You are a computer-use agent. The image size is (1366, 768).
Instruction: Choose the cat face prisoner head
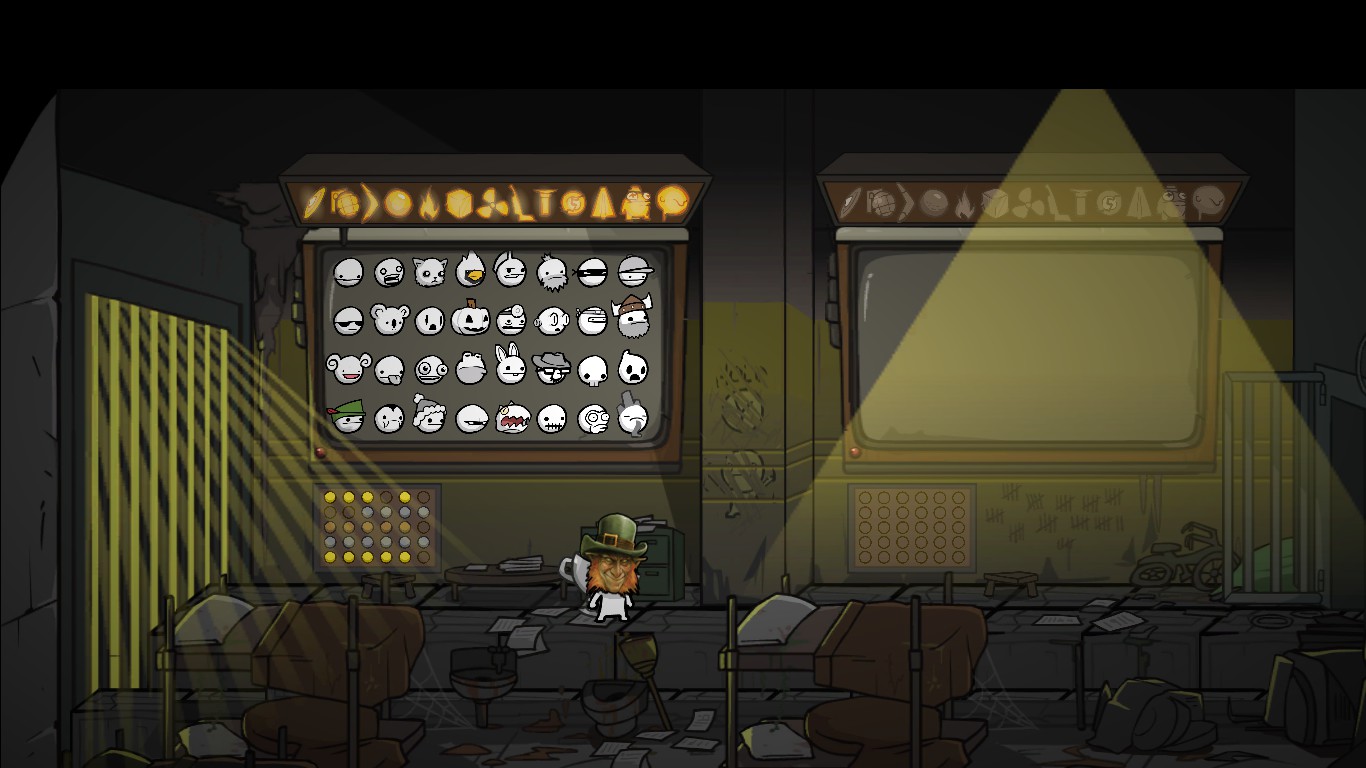431,271
